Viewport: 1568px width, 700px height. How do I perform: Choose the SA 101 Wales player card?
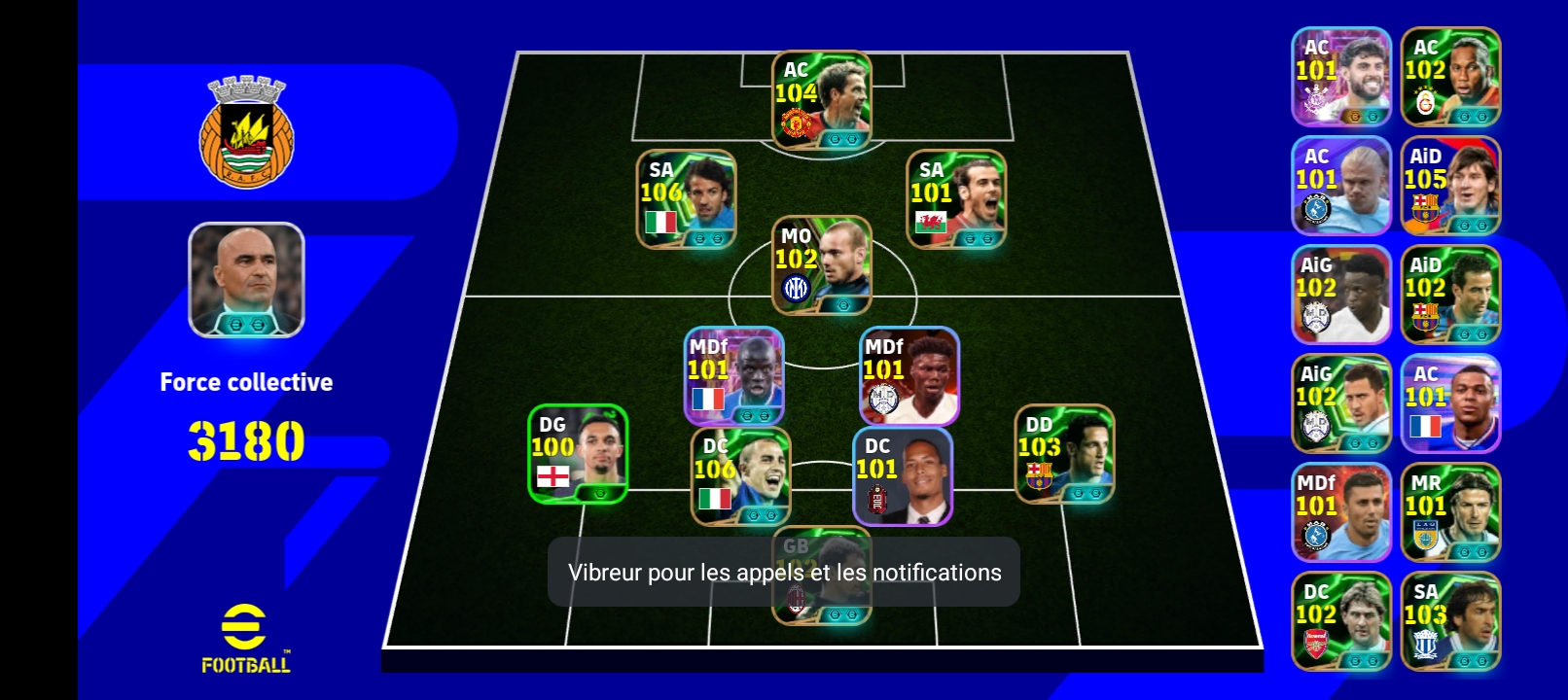(x=956, y=199)
